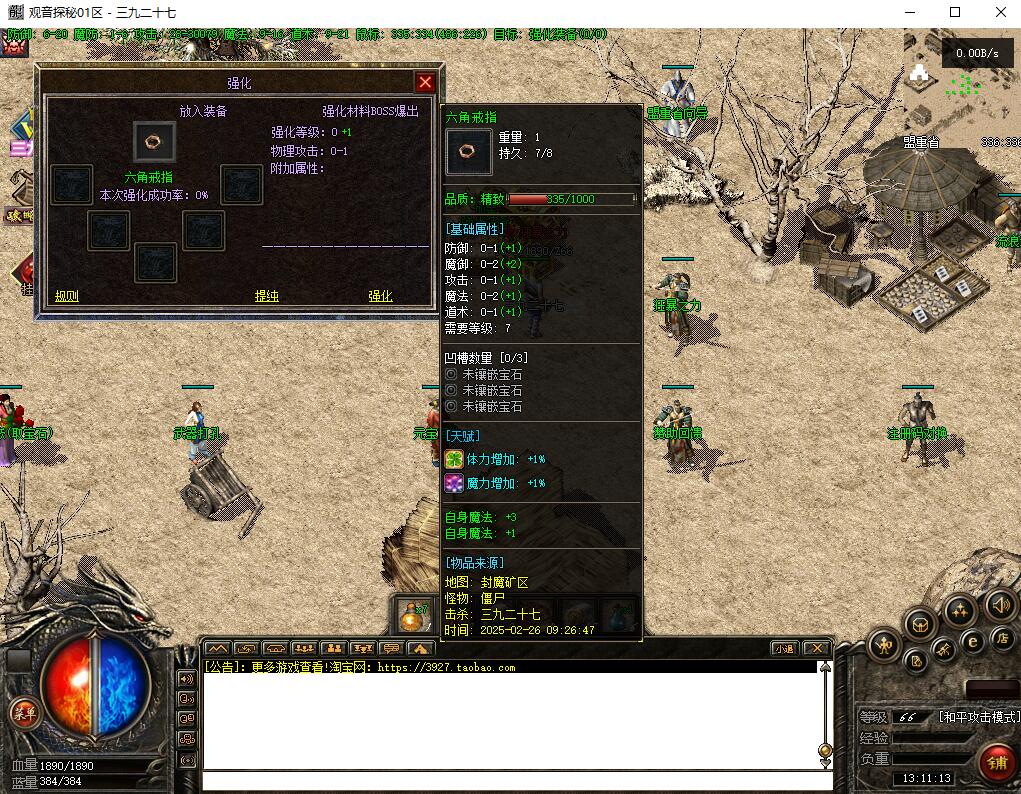Open the 规则 rules link

pos(67,296)
